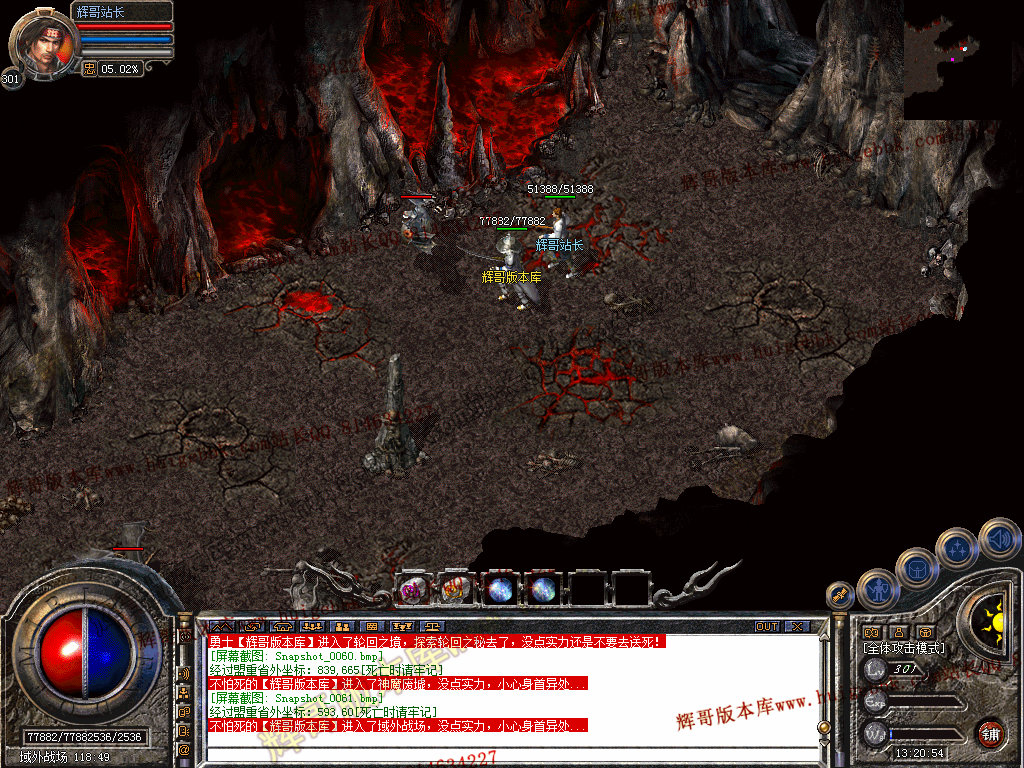Viewport: 1024px width, 768px height.
Task: Click the scales trade icon in chat toolbar
Action: pyautogui.click(x=432, y=627)
